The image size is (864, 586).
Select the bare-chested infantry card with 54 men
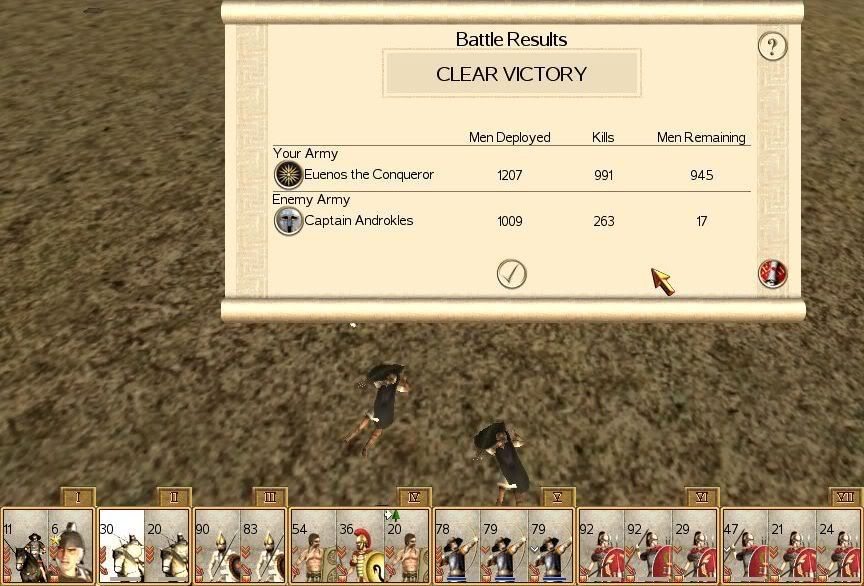point(313,547)
